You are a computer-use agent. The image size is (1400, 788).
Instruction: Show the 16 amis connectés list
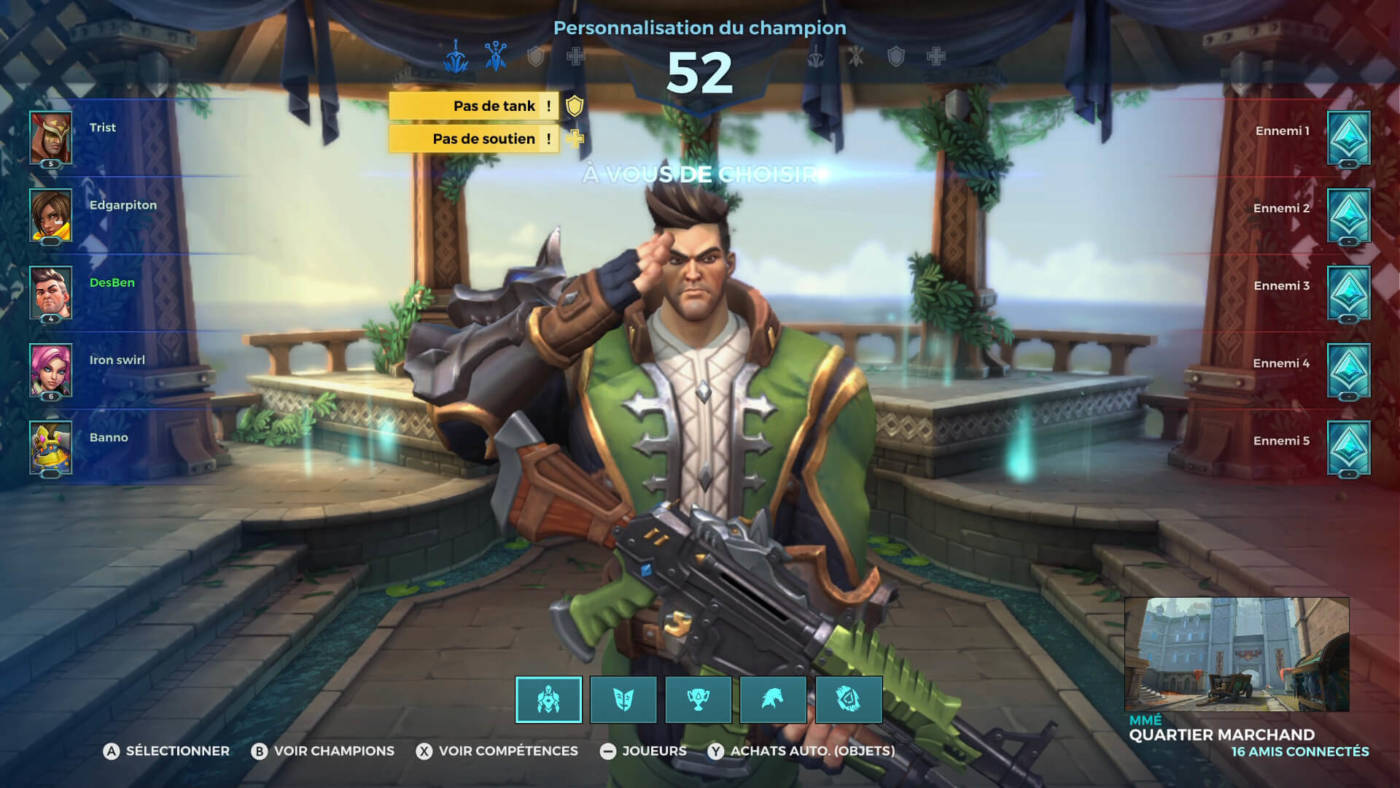(1300, 752)
